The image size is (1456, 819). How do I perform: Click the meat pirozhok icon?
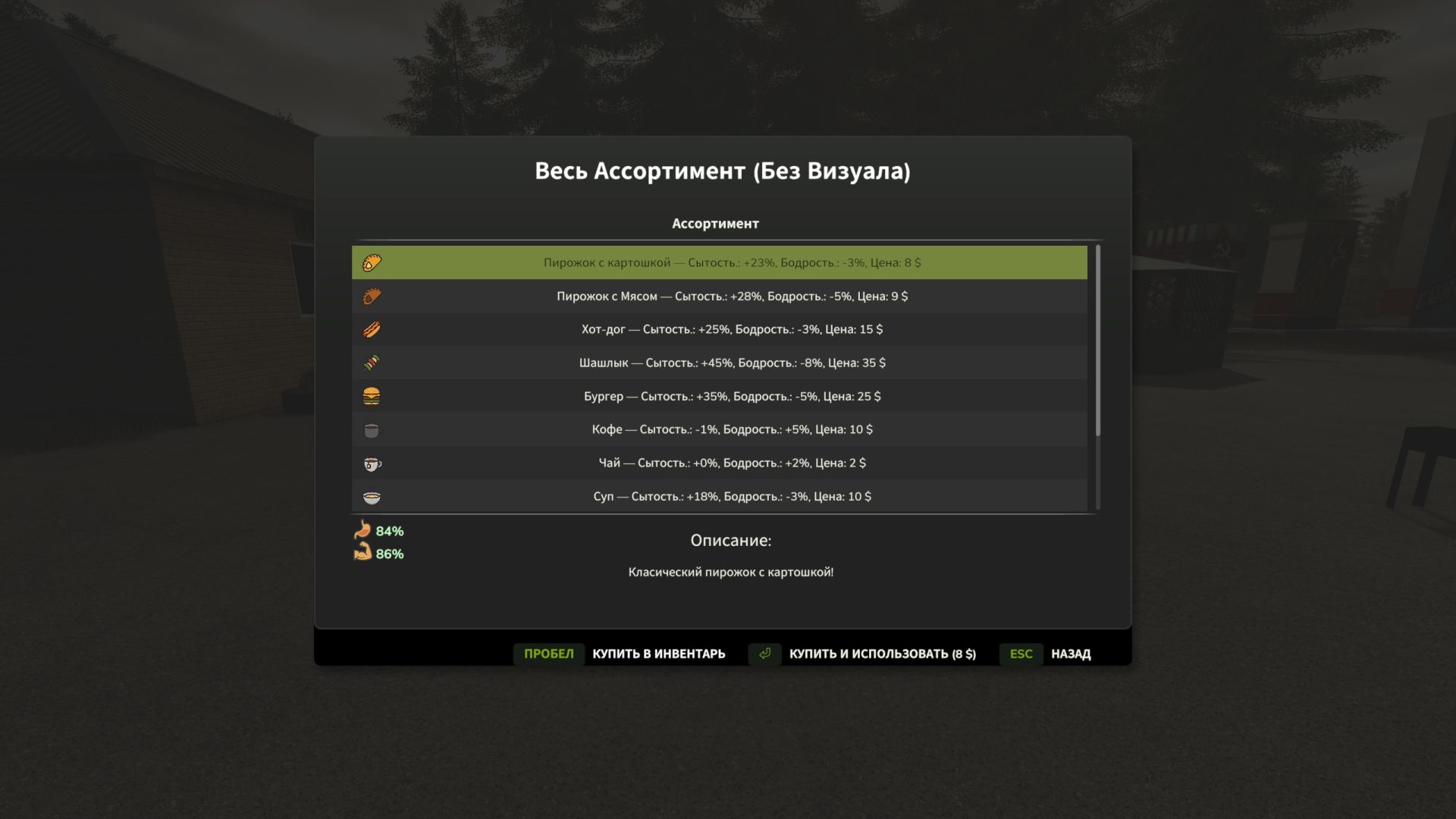point(373,296)
